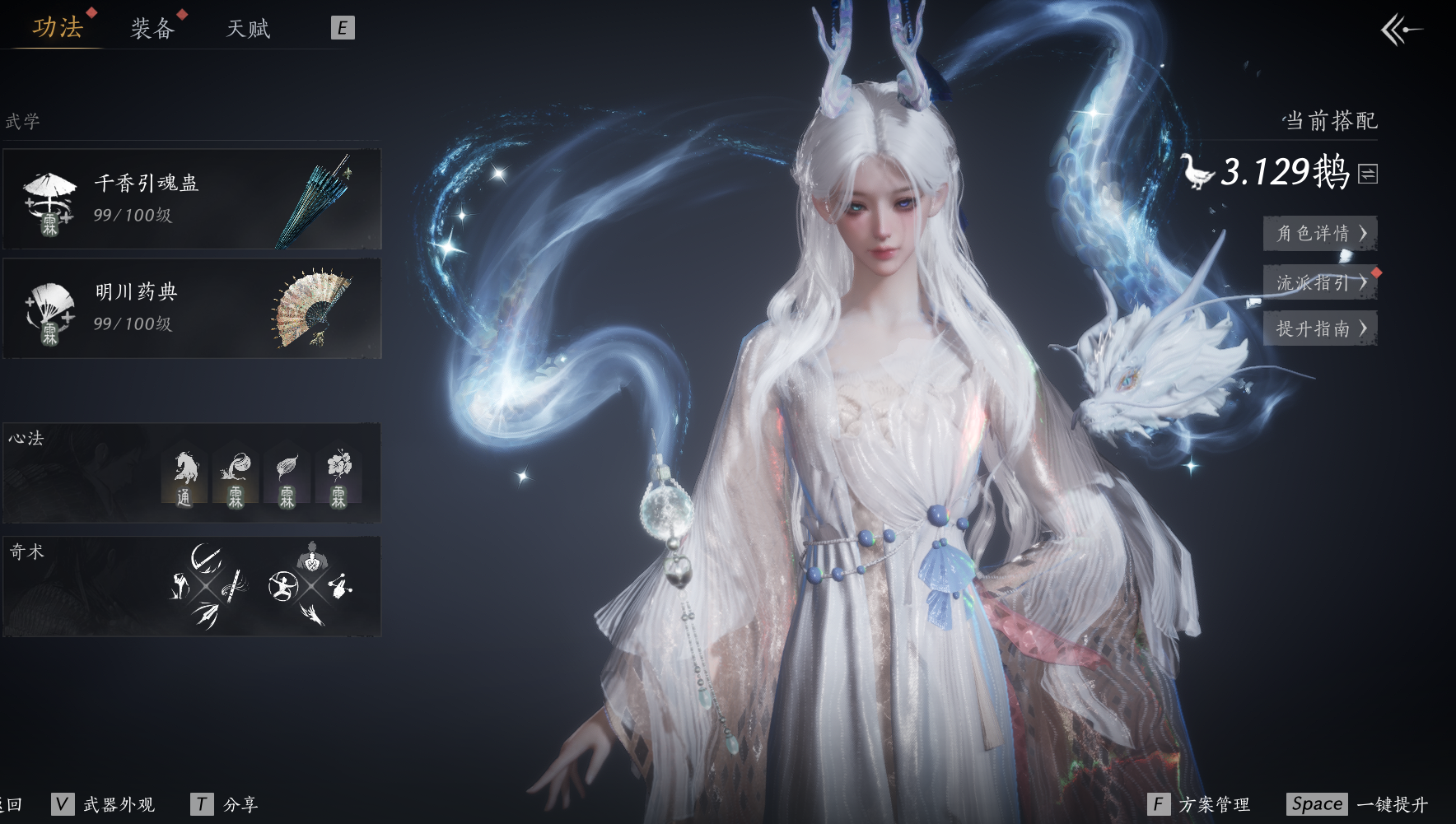
Task: Select the 天赋 tab
Action: (248, 29)
